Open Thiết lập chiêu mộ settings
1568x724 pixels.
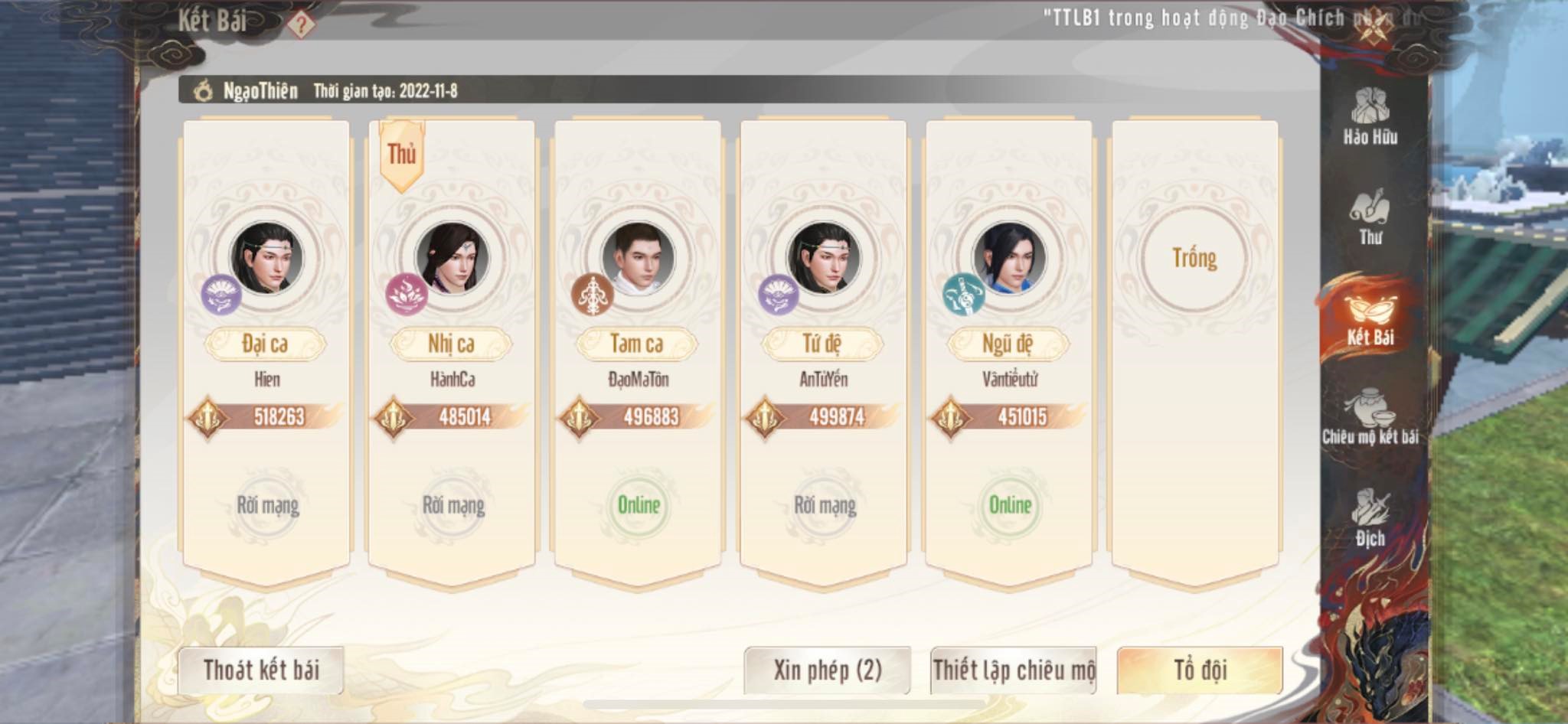tap(1013, 670)
